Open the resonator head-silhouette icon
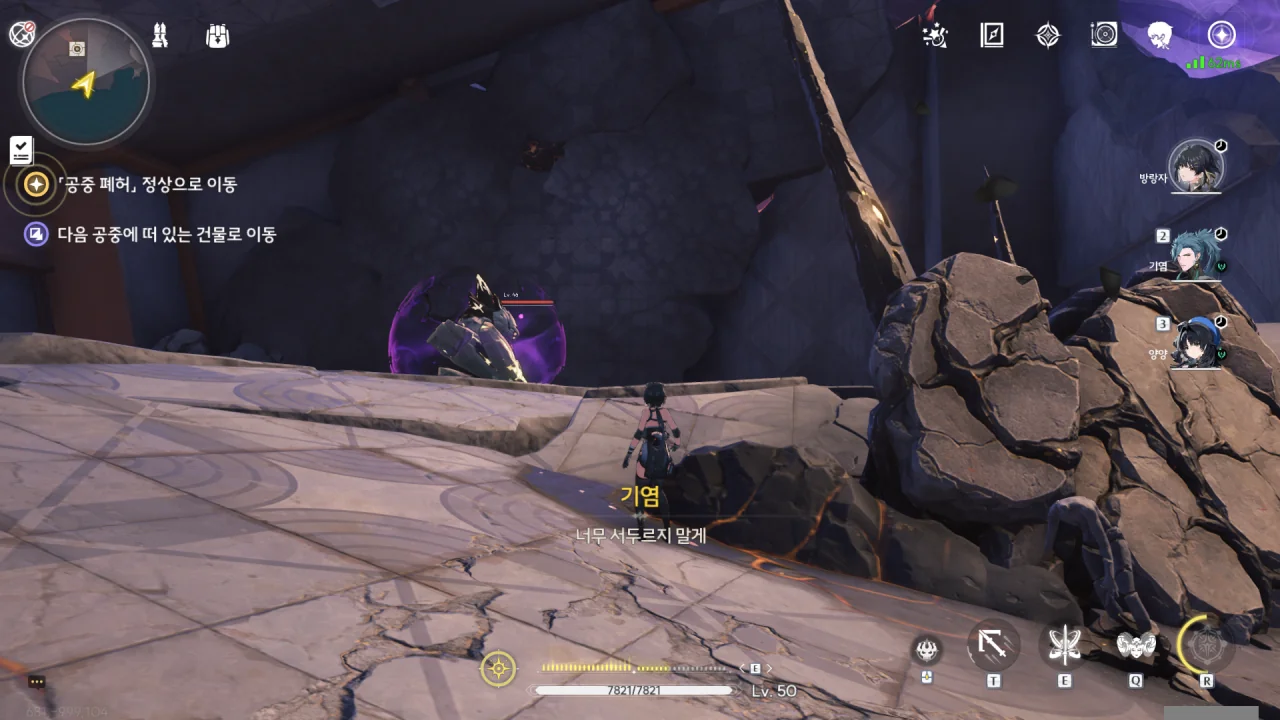Image resolution: width=1280 pixels, height=720 pixels. 1161,36
